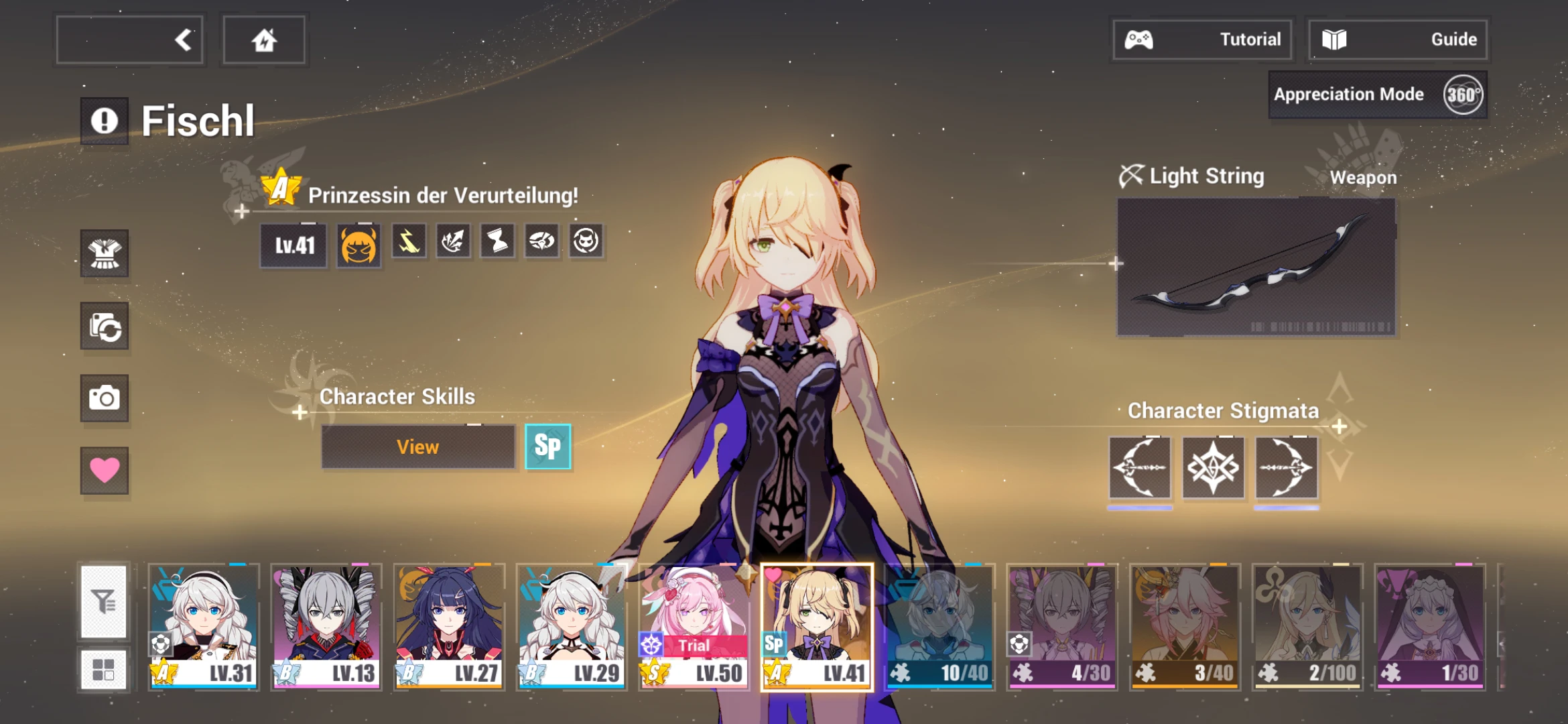Select the Lv.31 character portrait
1568x724 pixels.
[204, 624]
